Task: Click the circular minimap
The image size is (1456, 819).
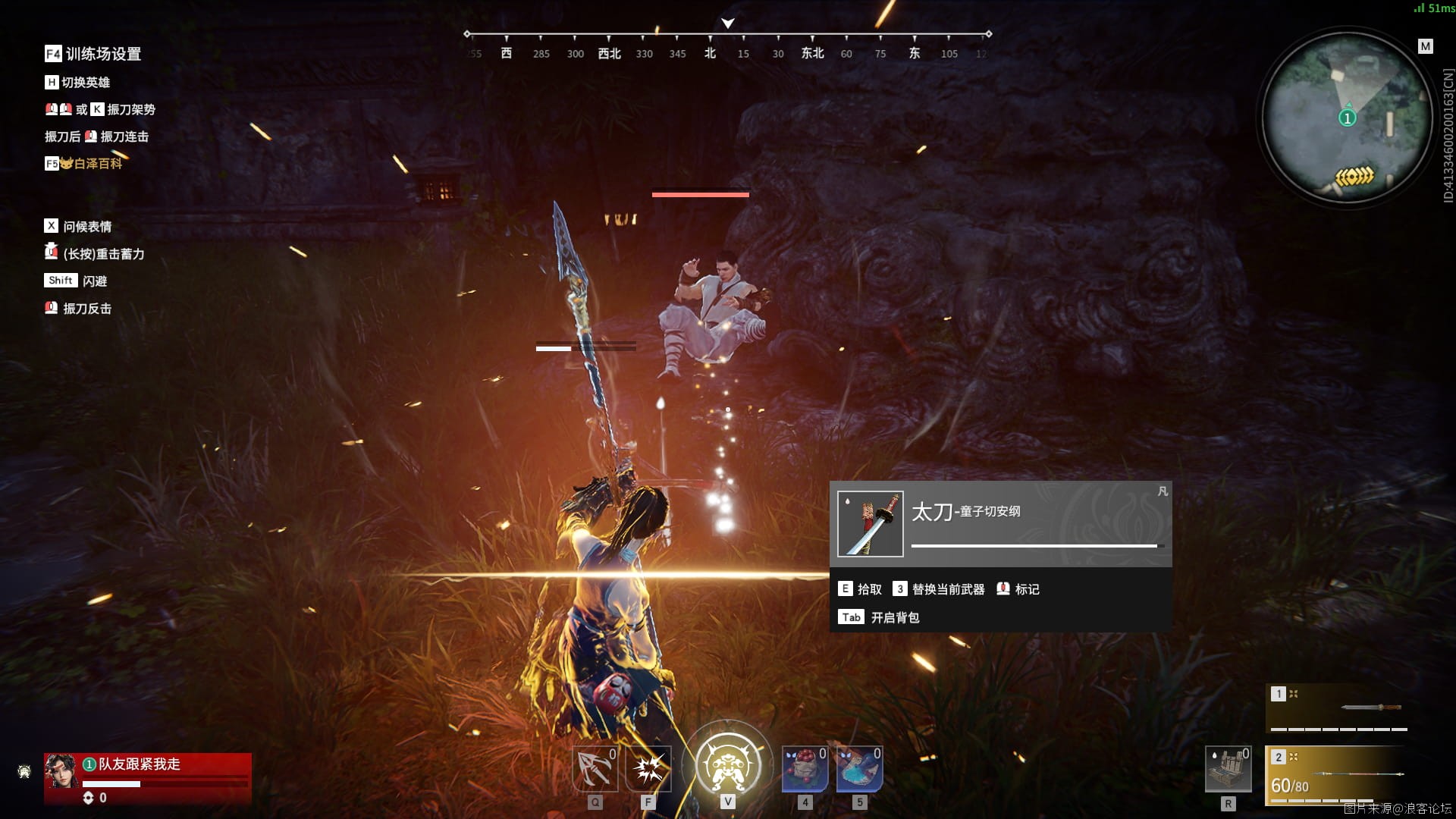Action: tap(1347, 118)
